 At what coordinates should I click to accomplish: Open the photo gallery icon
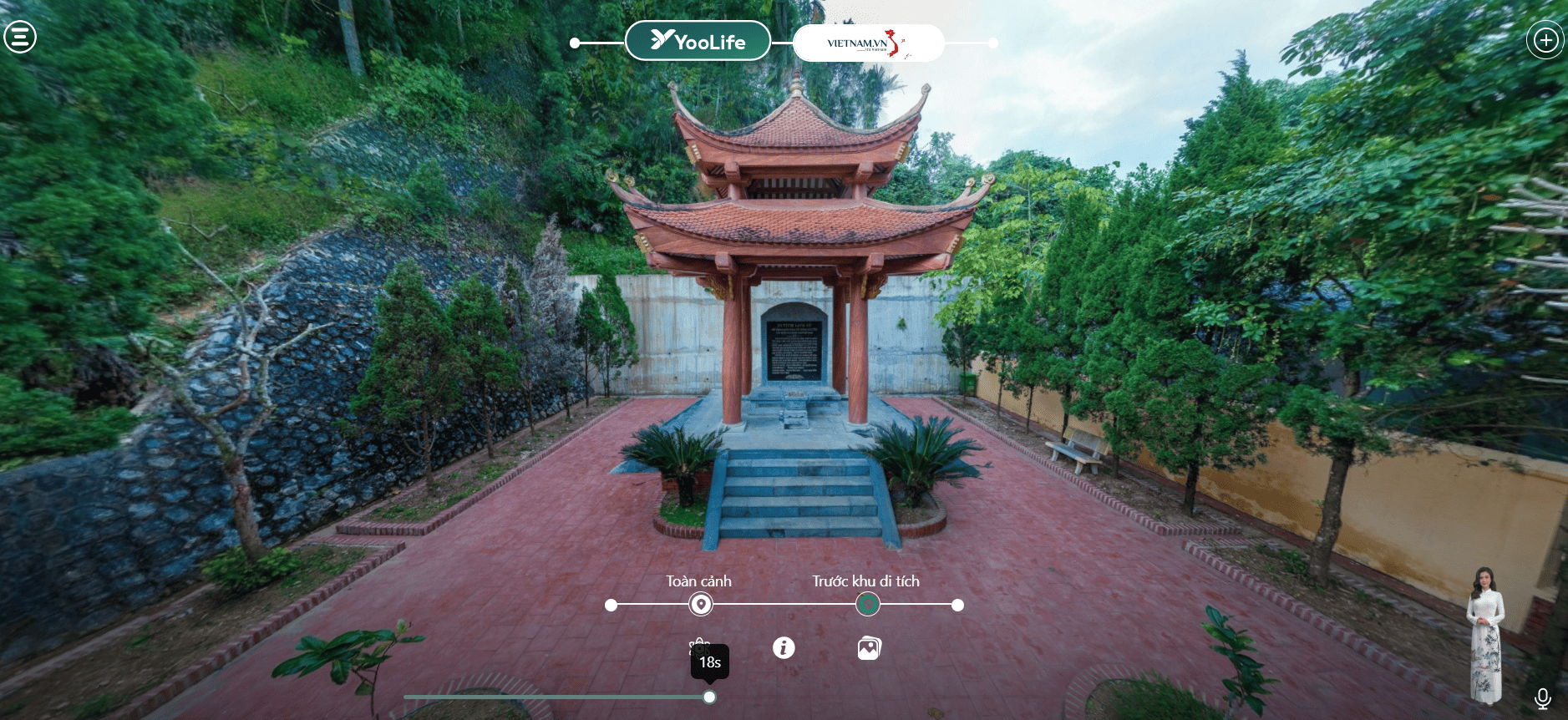point(869,648)
